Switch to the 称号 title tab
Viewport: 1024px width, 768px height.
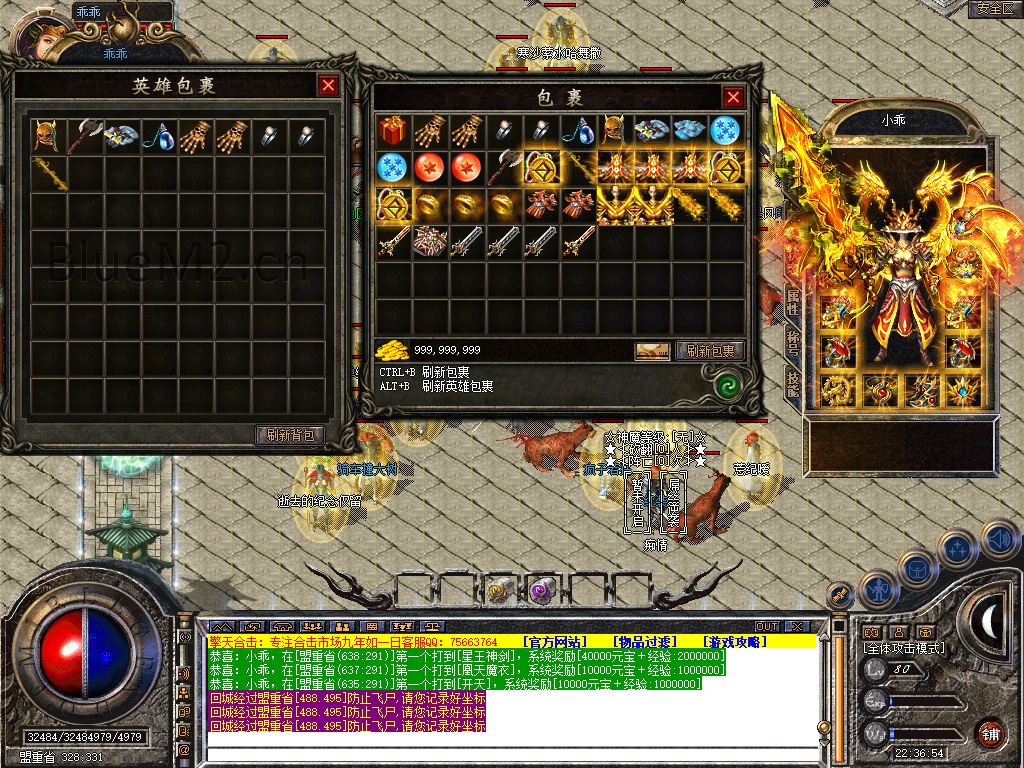tap(792, 343)
